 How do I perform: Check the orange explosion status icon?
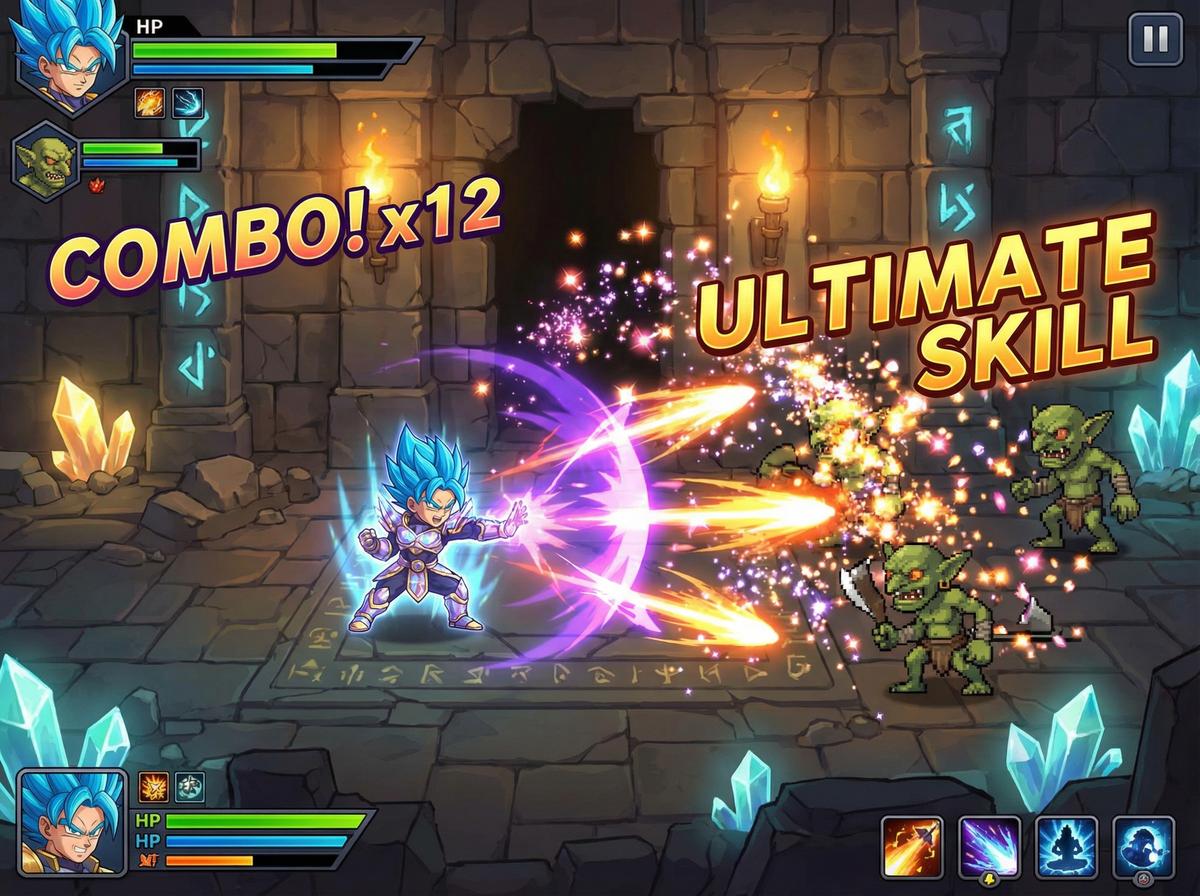(x=153, y=787)
